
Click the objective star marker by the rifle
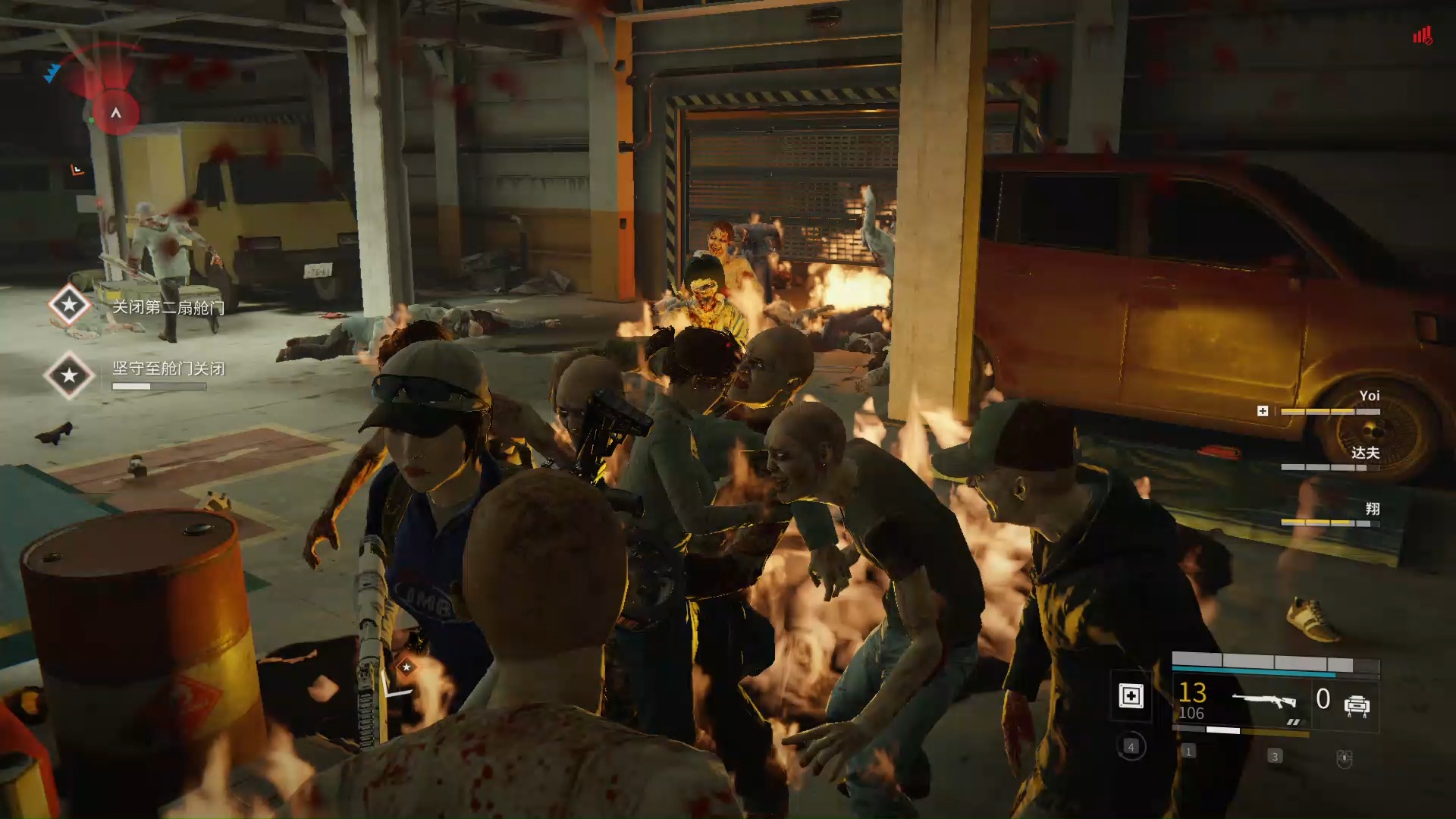click(406, 667)
